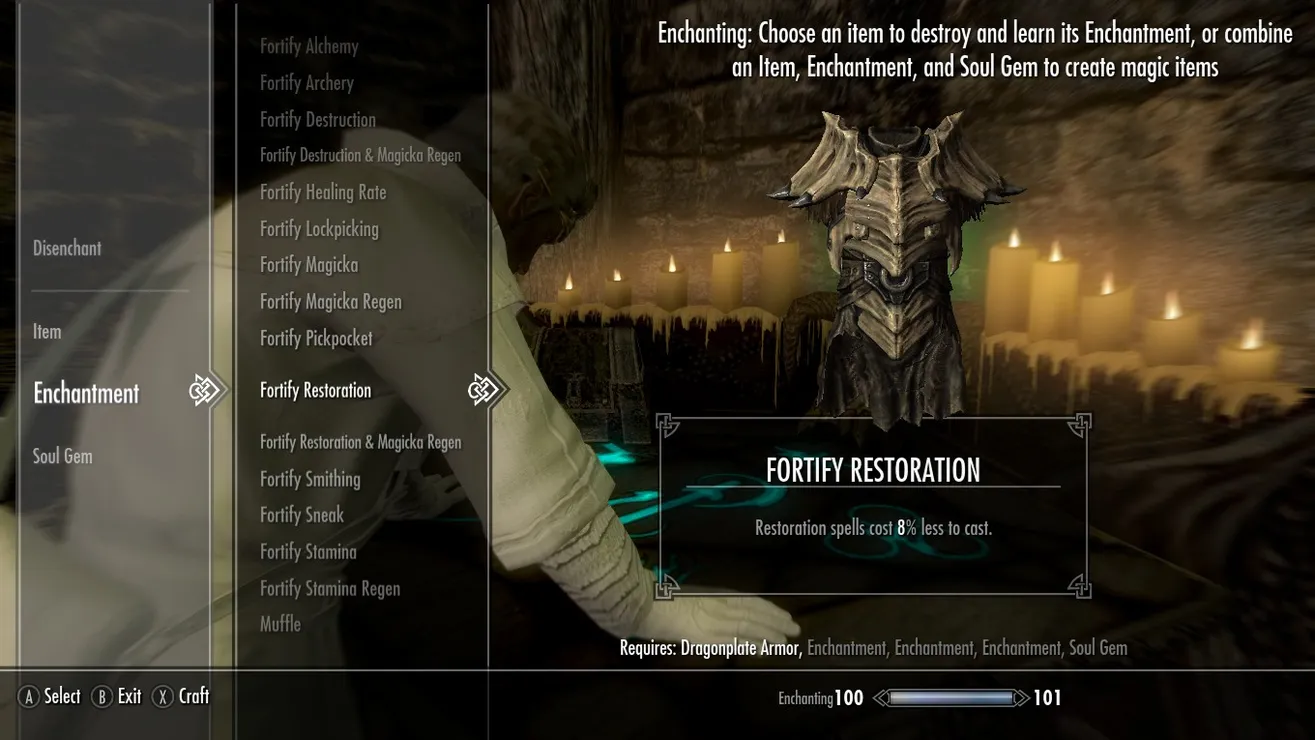1315x740 pixels.
Task: Choose the Fortify Smithing enchantment
Action: pos(310,479)
